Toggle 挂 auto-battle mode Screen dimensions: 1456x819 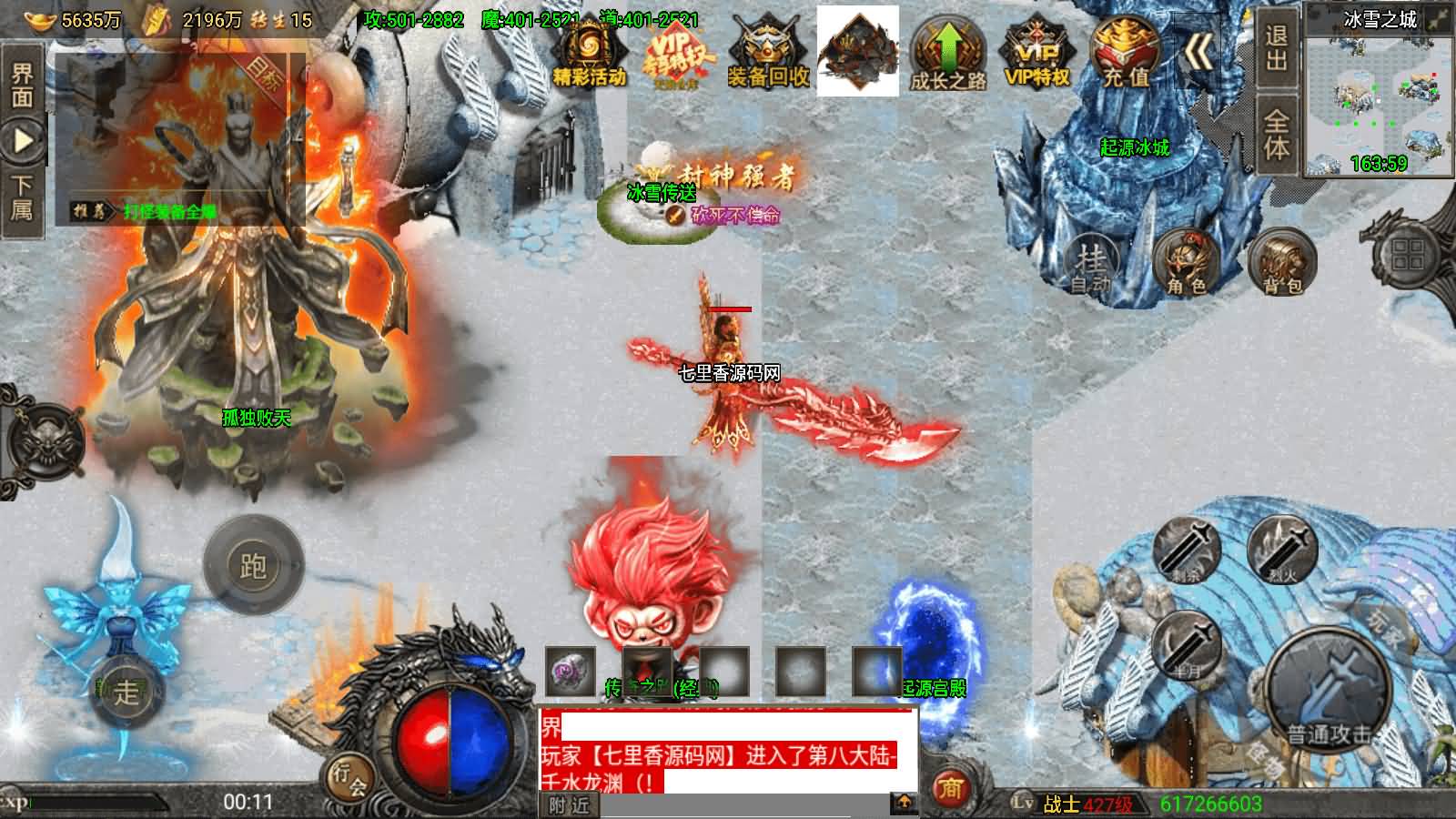[x=1090, y=262]
